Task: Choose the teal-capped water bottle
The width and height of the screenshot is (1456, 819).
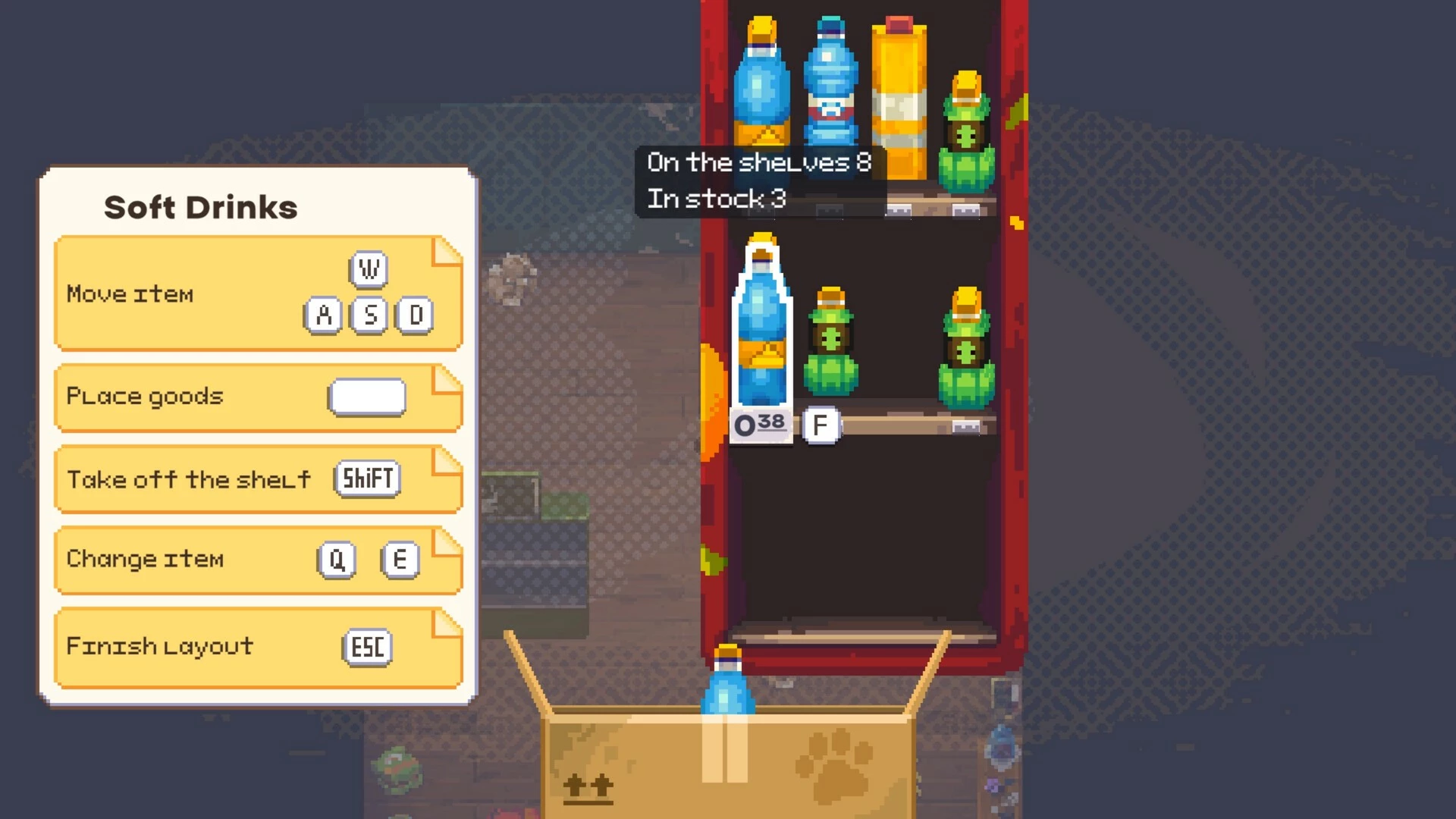Action: click(830, 83)
